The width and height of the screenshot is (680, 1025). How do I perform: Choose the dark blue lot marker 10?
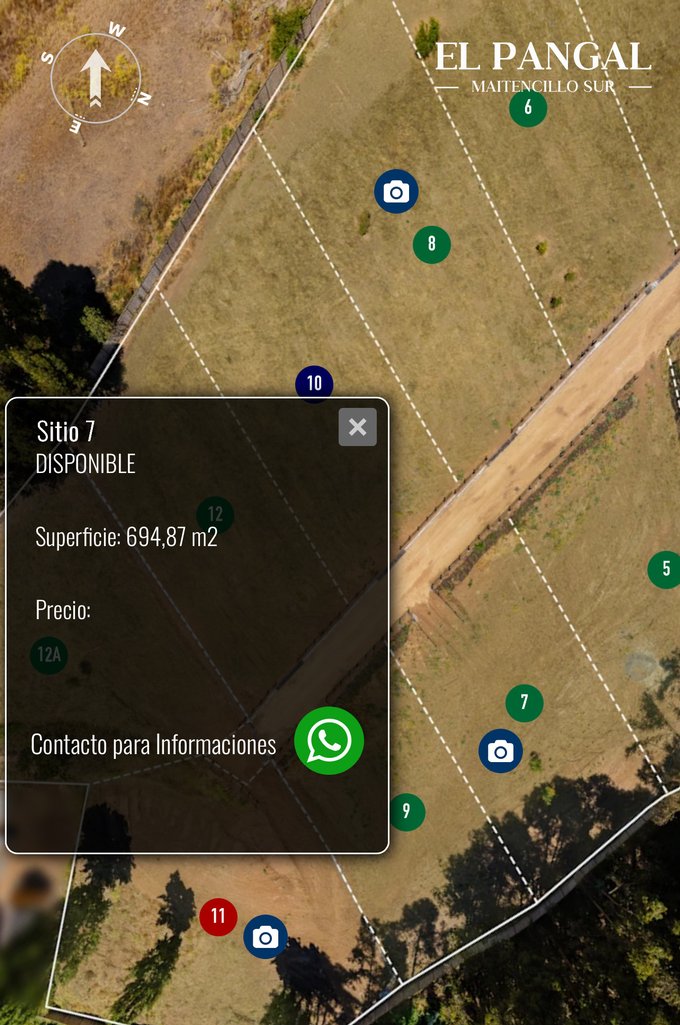click(314, 383)
